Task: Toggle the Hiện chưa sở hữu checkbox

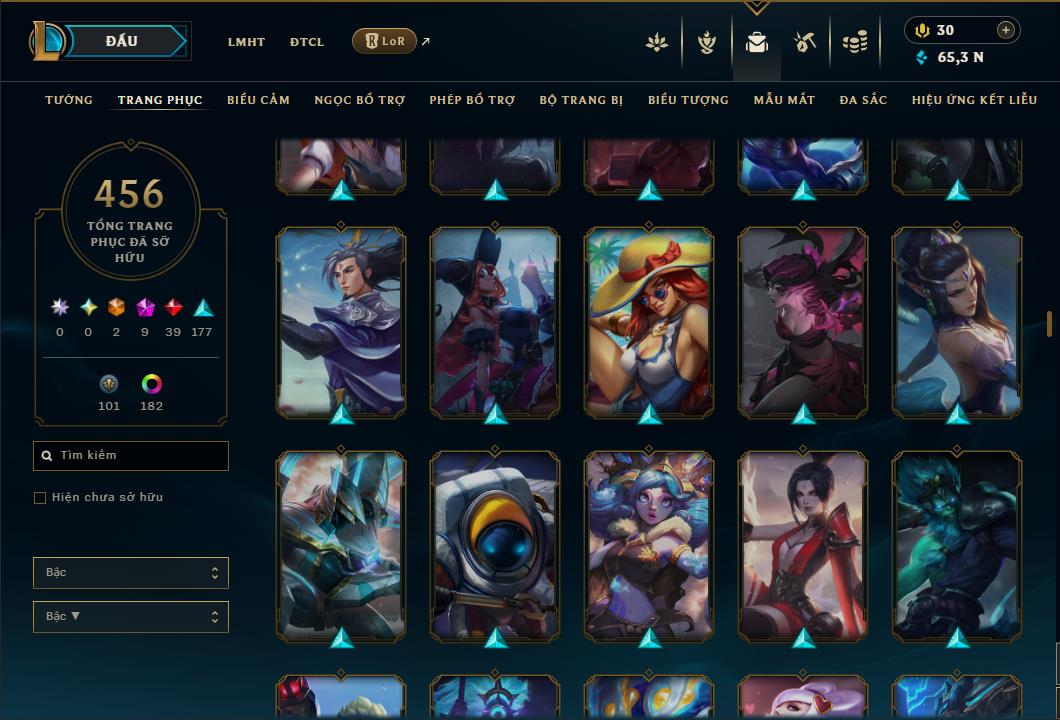Action: click(40, 498)
